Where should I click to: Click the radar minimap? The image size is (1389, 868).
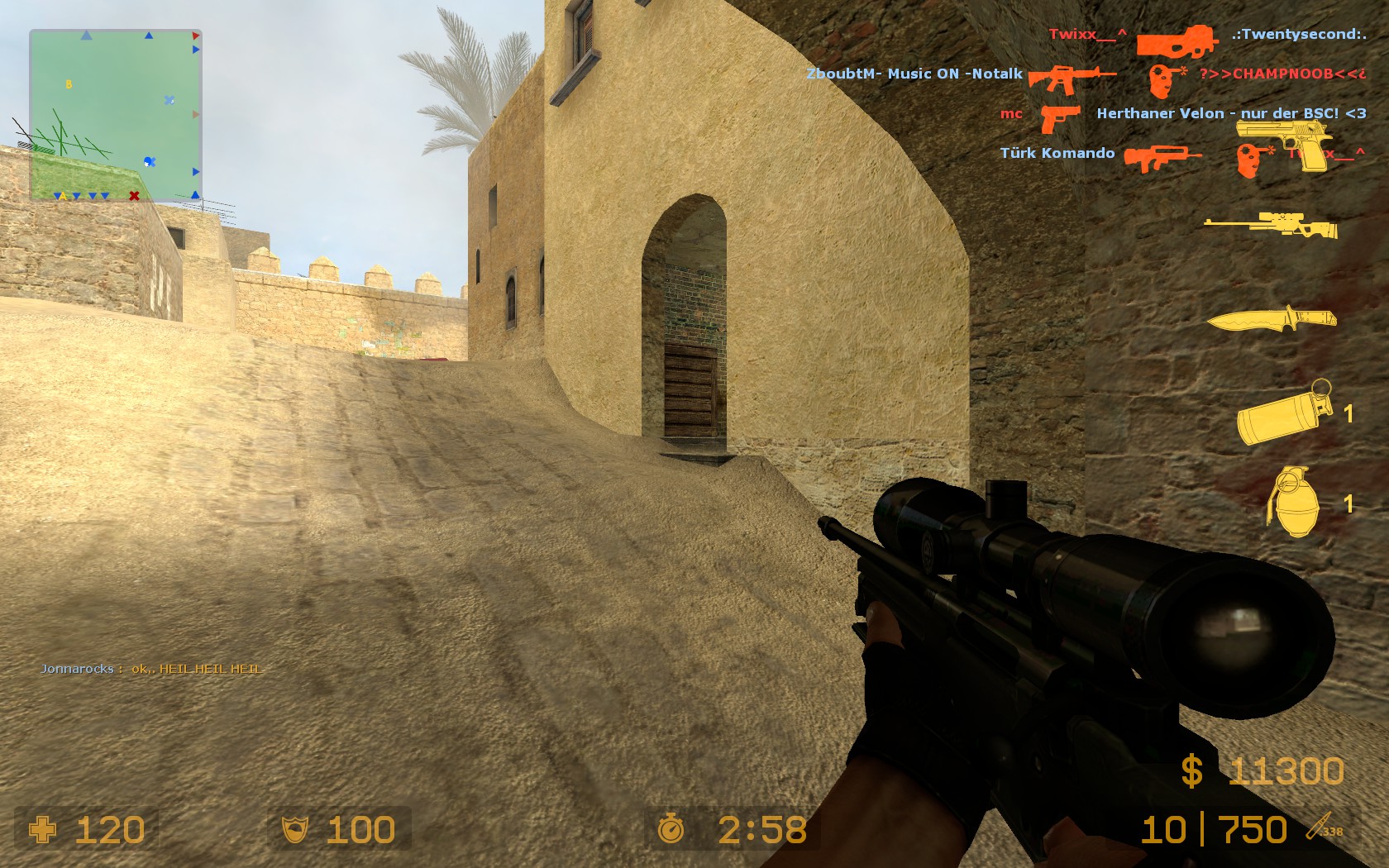tap(116, 115)
